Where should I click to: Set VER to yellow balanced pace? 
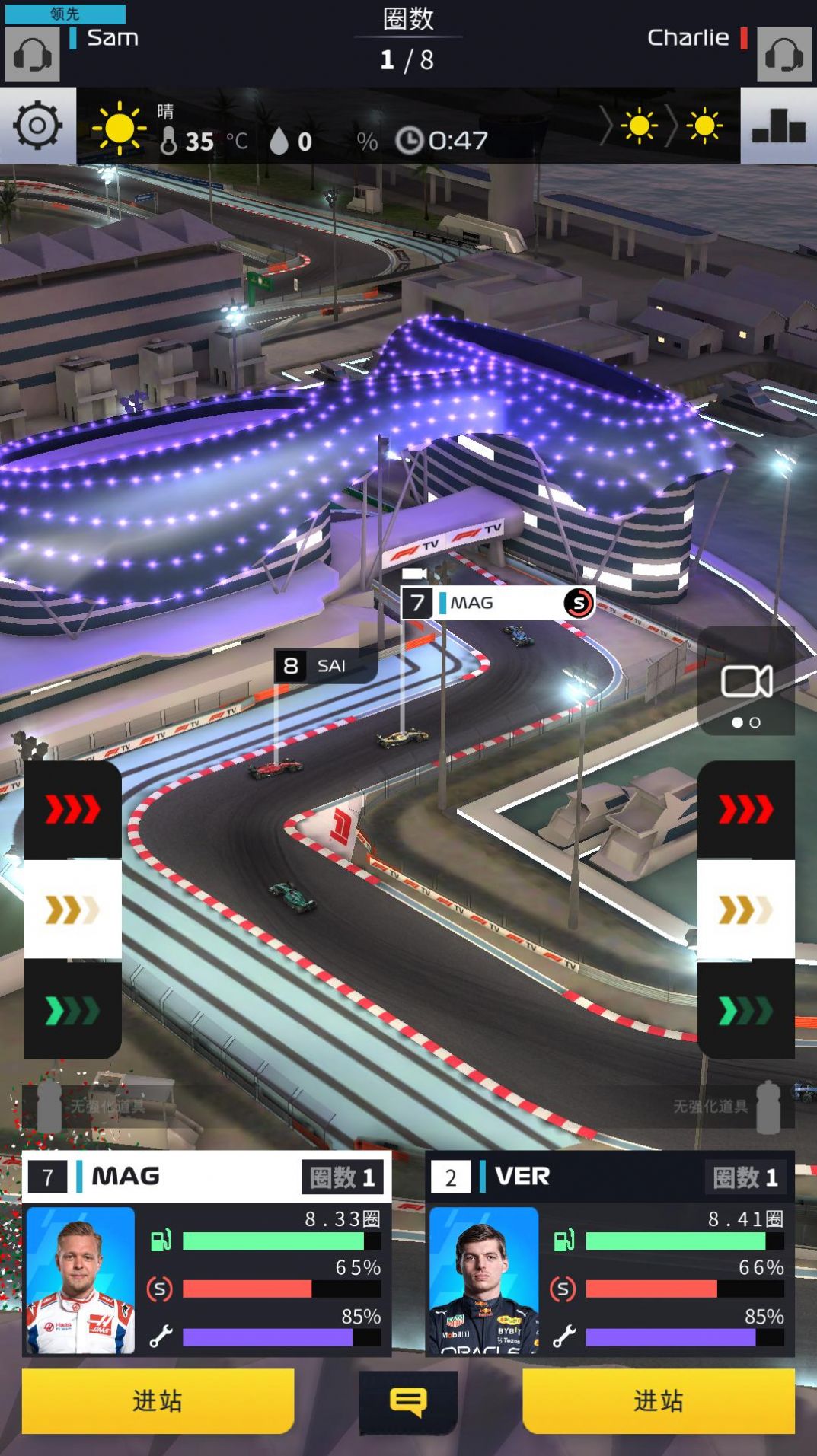pos(746,910)
